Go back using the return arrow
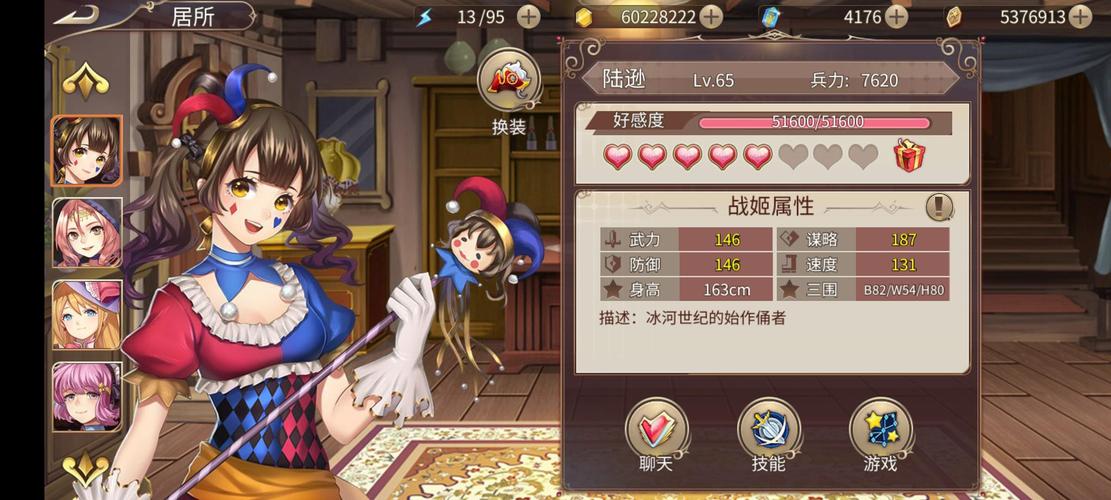The image size is (1111, 500). (76, 15)
